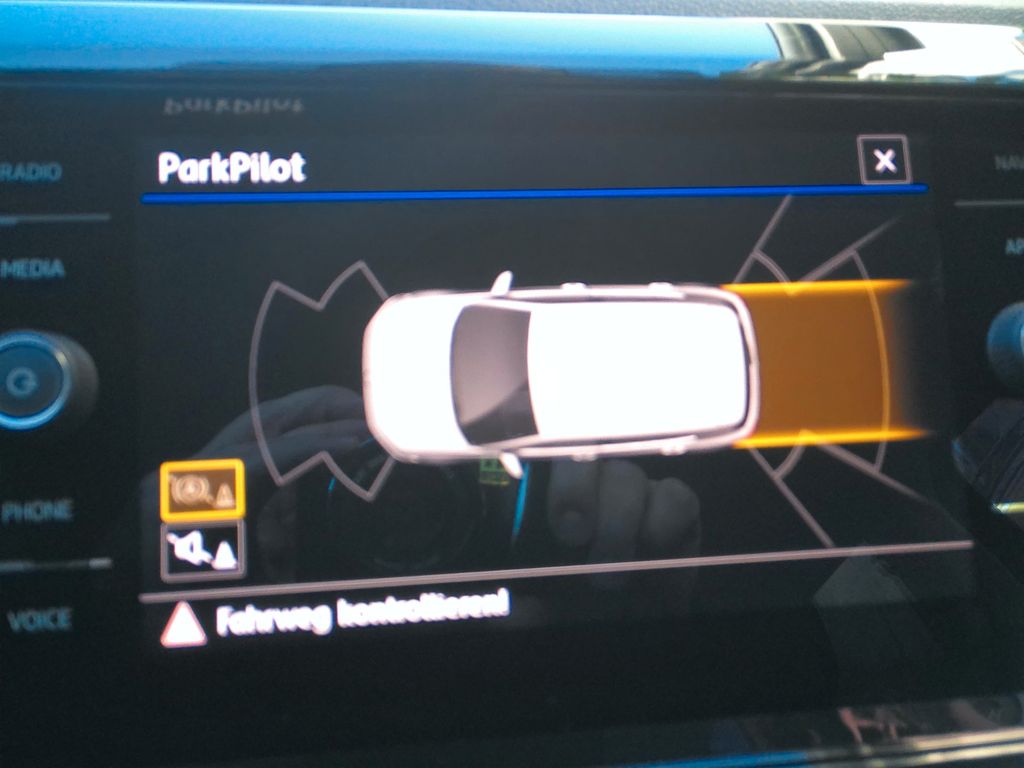
Task: Close the ParkPilot window
Action: [884, 160]
